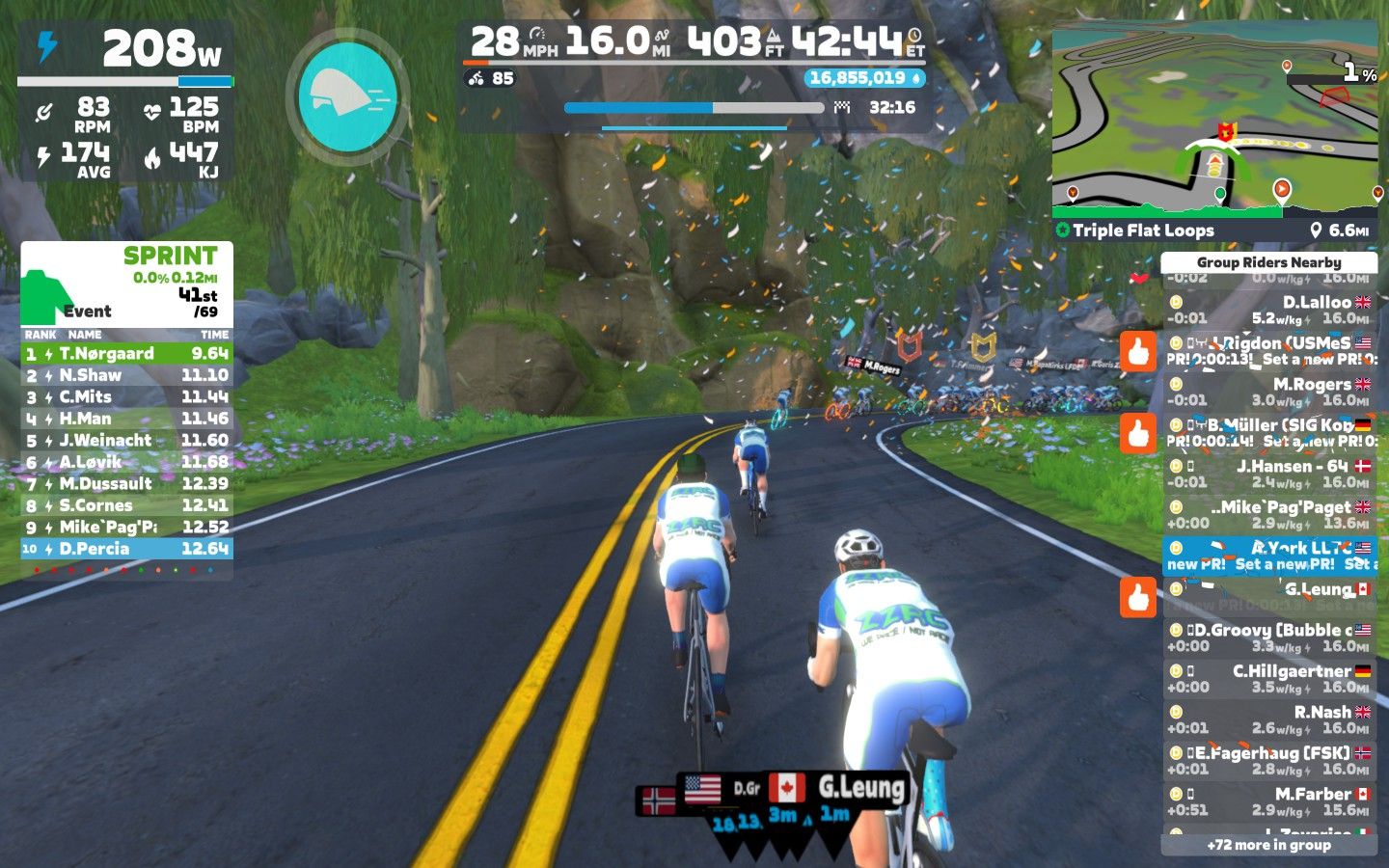Image resolution: width=1389 pixels, height=868 pixels.
Task: Select M.Dussault on the sprint leaderboard
Action: pos(126,484)
